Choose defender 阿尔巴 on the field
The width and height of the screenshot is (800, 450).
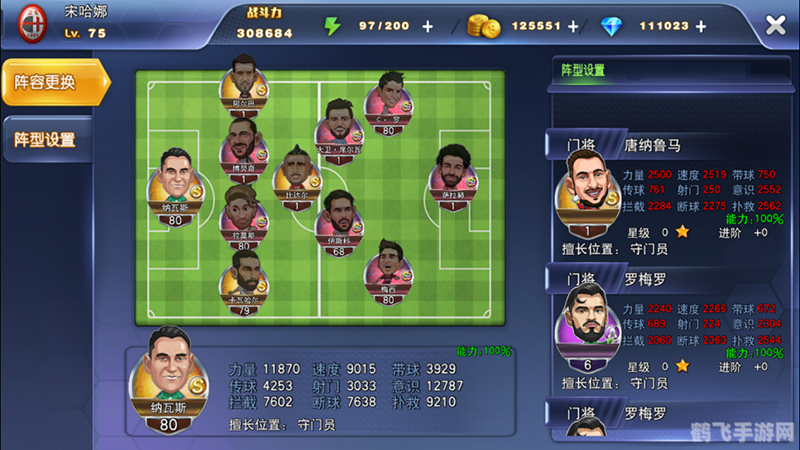243,80
